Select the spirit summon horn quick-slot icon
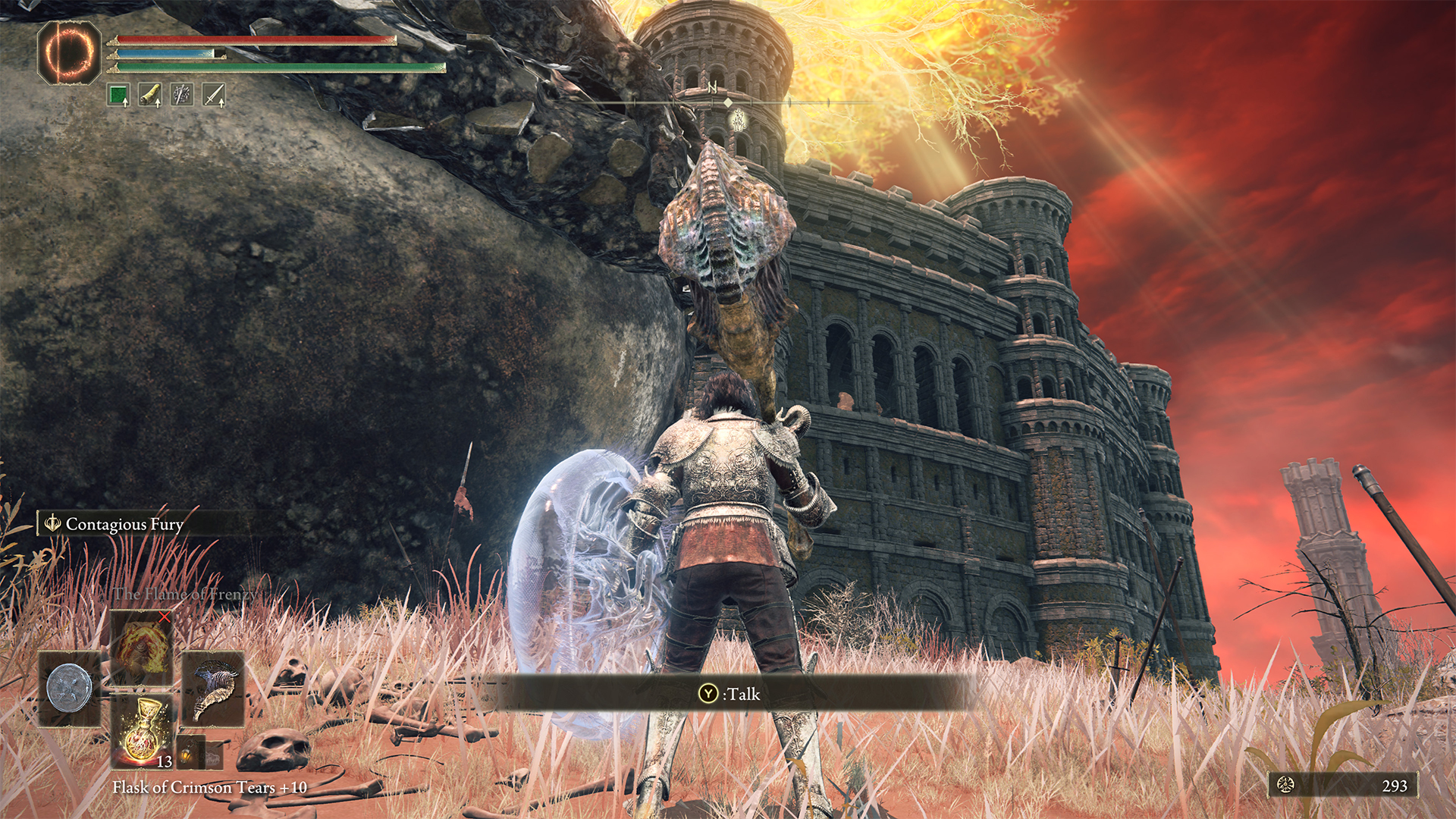The image size is (1456, 819). pos(150,93)
